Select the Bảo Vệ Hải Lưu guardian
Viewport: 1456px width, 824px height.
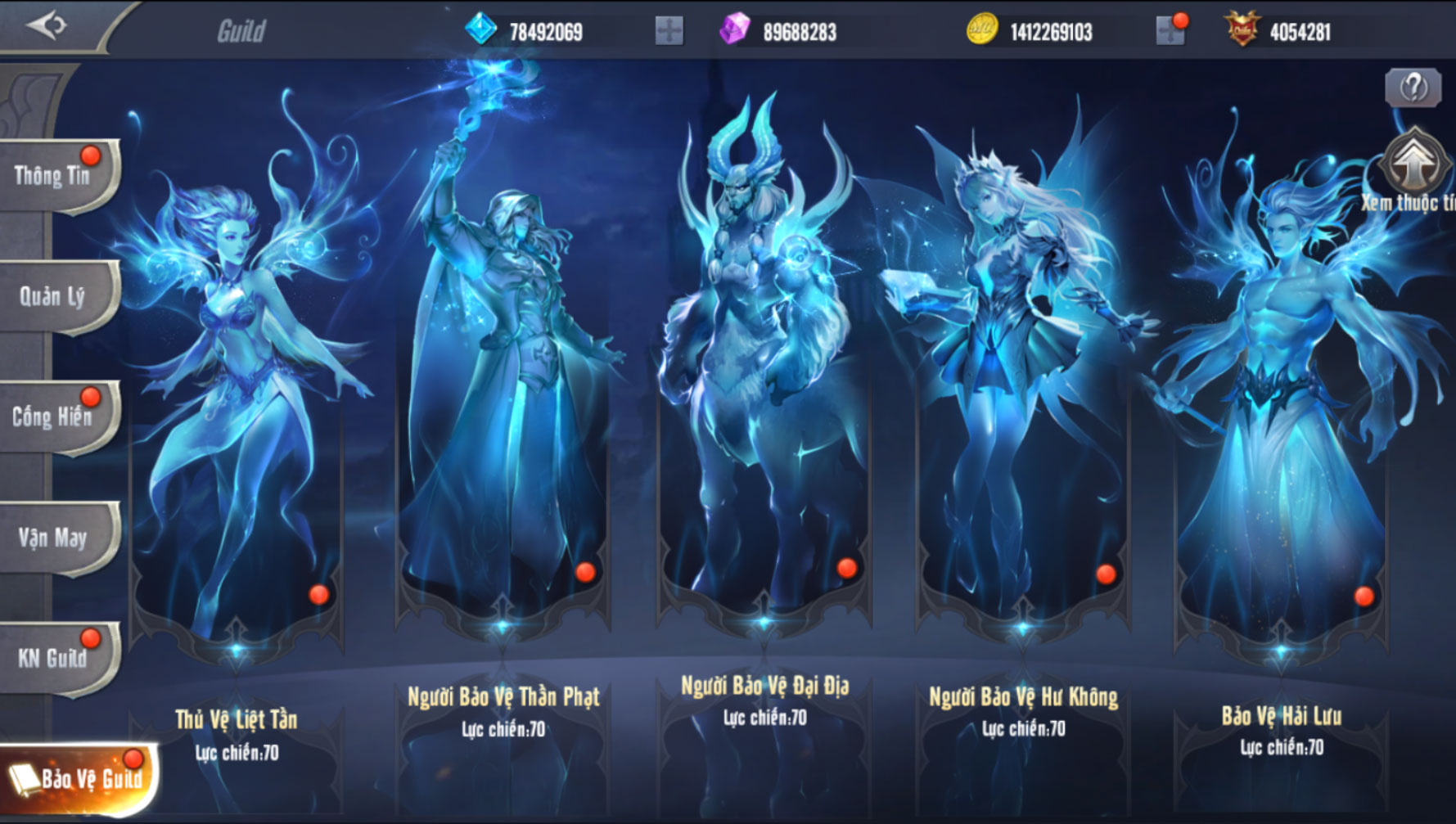point(1281,409)
